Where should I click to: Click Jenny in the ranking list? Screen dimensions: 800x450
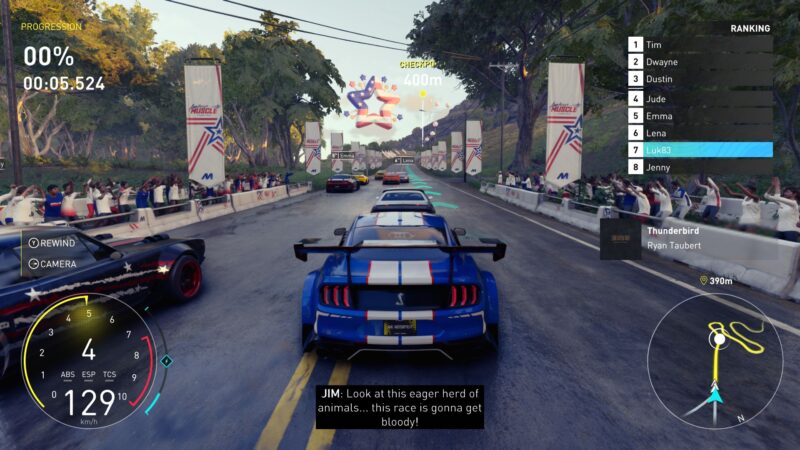[700, 167]
